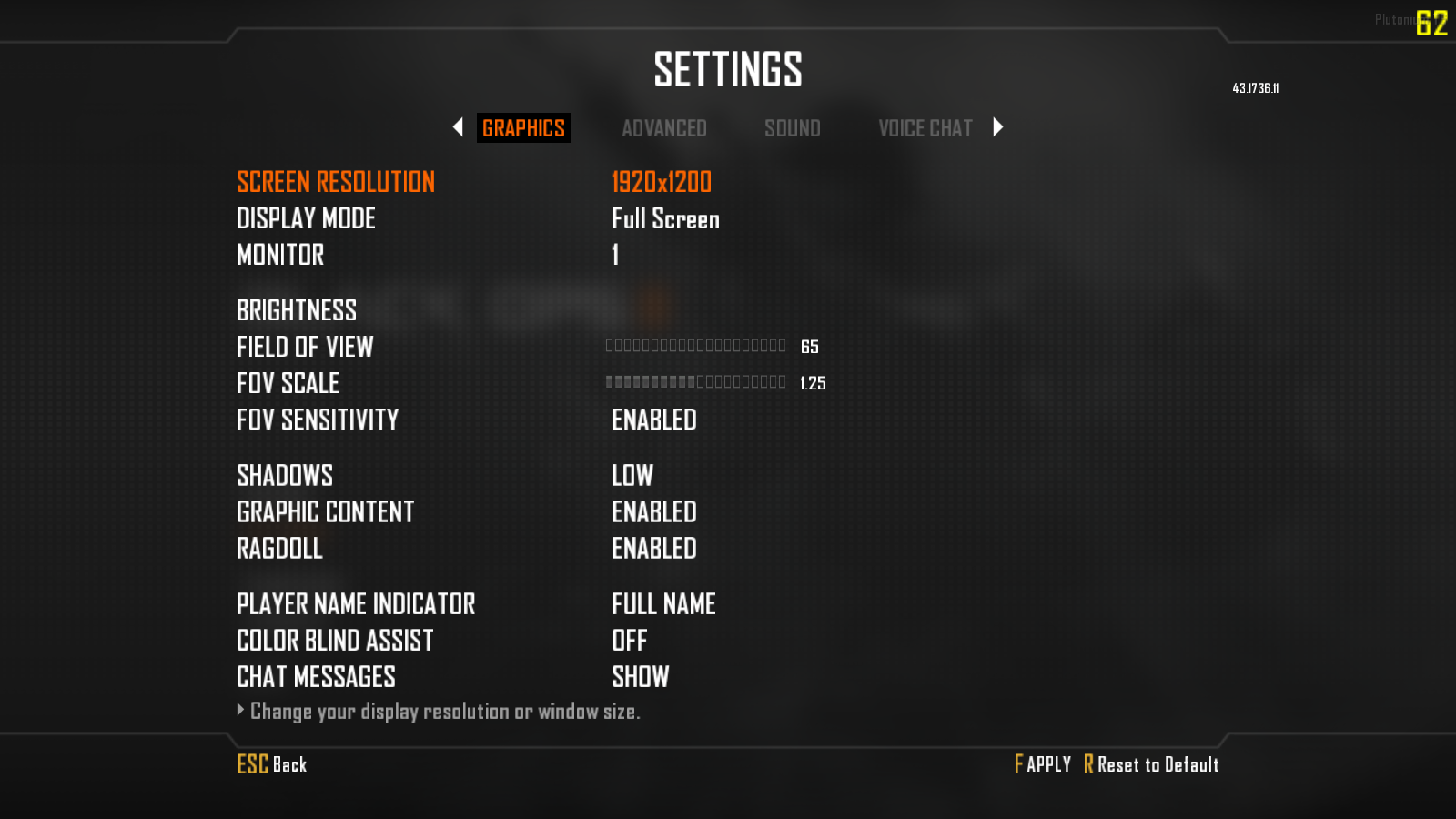1456x819 pixels.
Task: Switch to the Advanced settings tab
Action: pos(663,128)
